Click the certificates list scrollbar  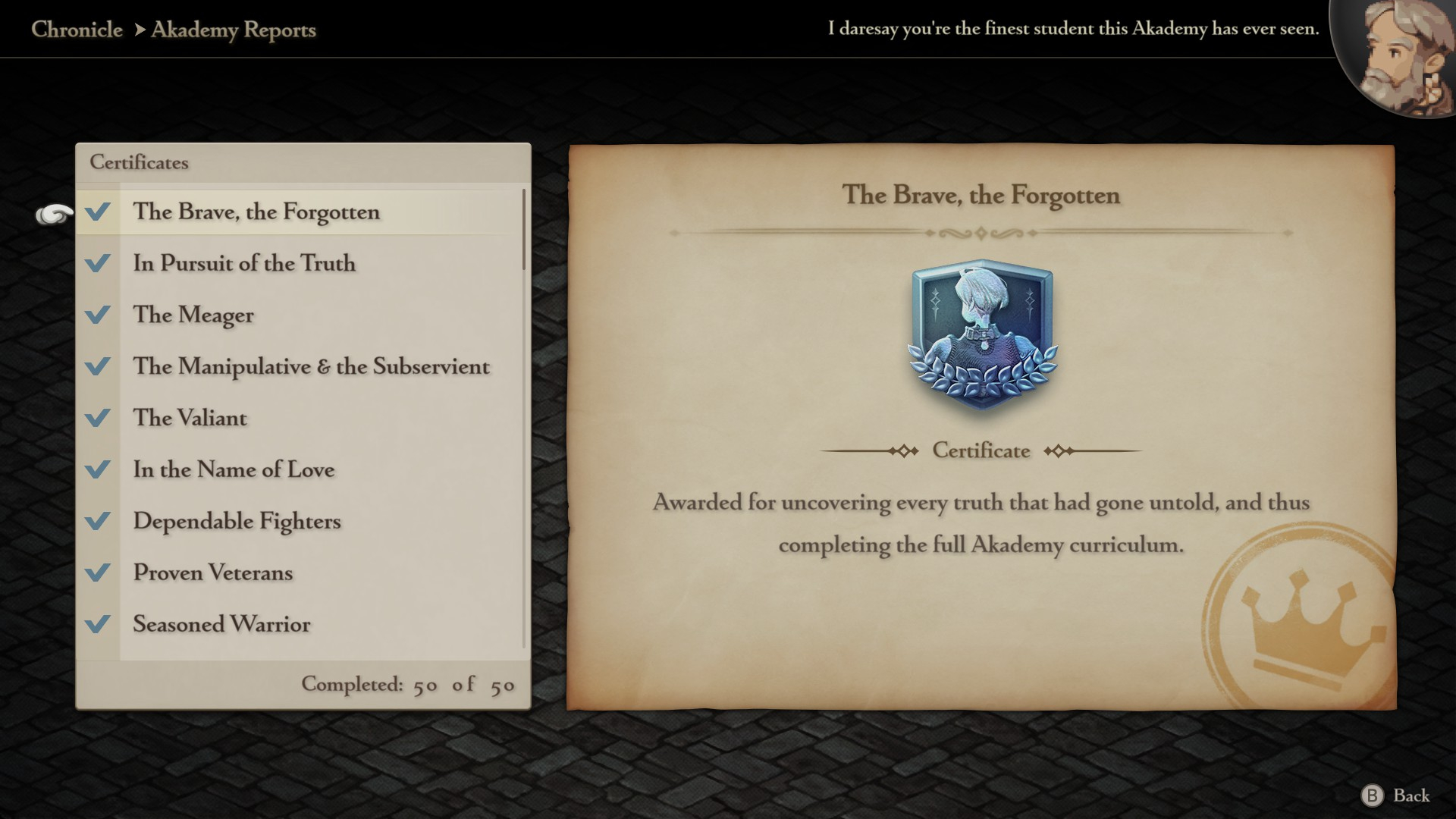point(523,231)
